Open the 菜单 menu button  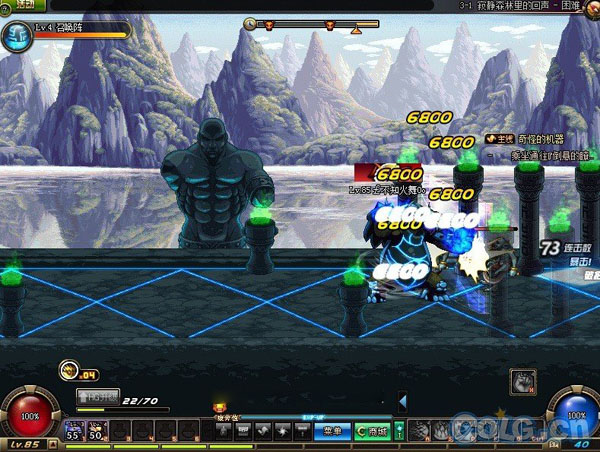[333, 430]
